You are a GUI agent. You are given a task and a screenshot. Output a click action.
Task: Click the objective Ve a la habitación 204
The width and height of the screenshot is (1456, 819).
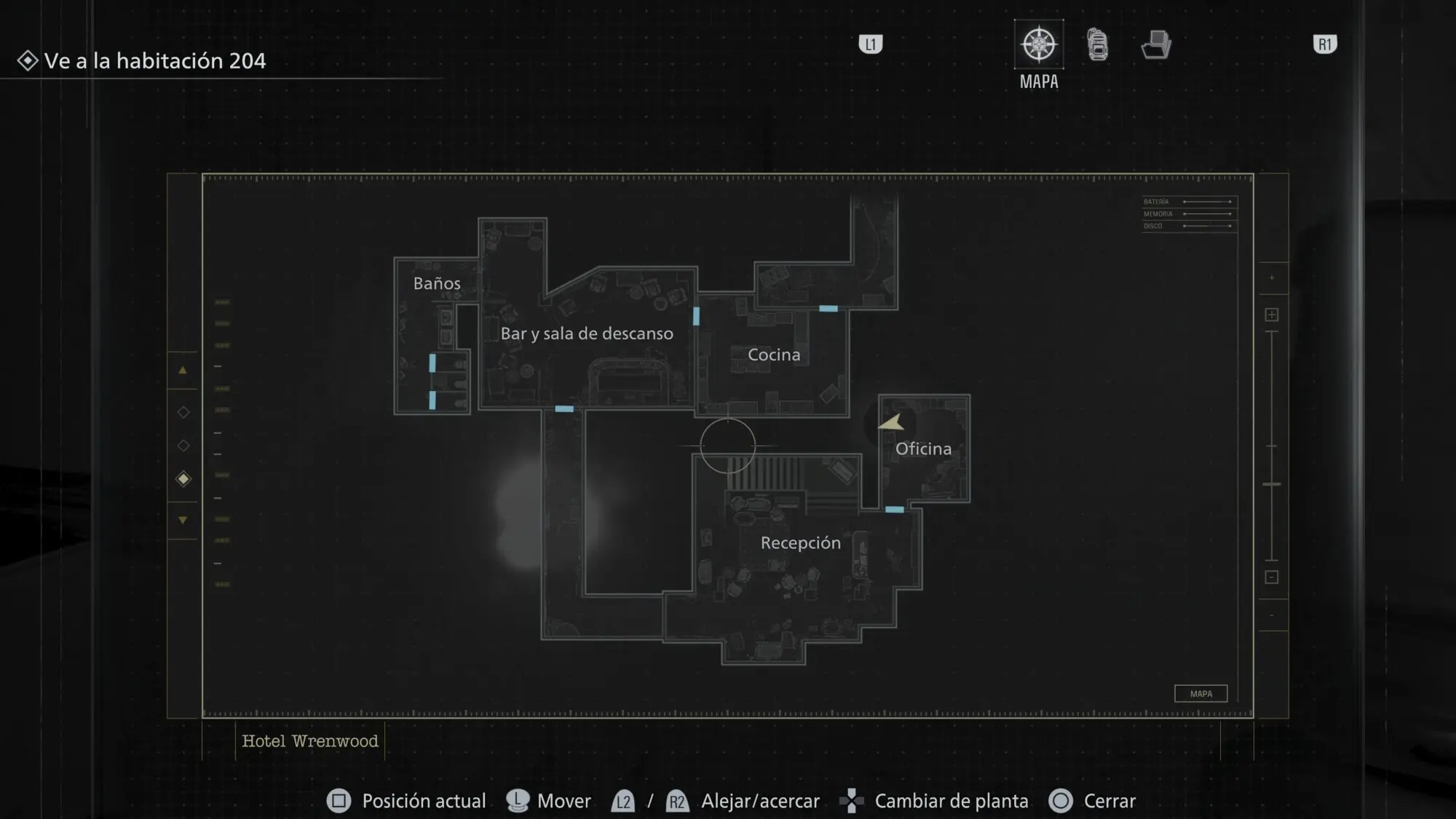pos(154,60)
